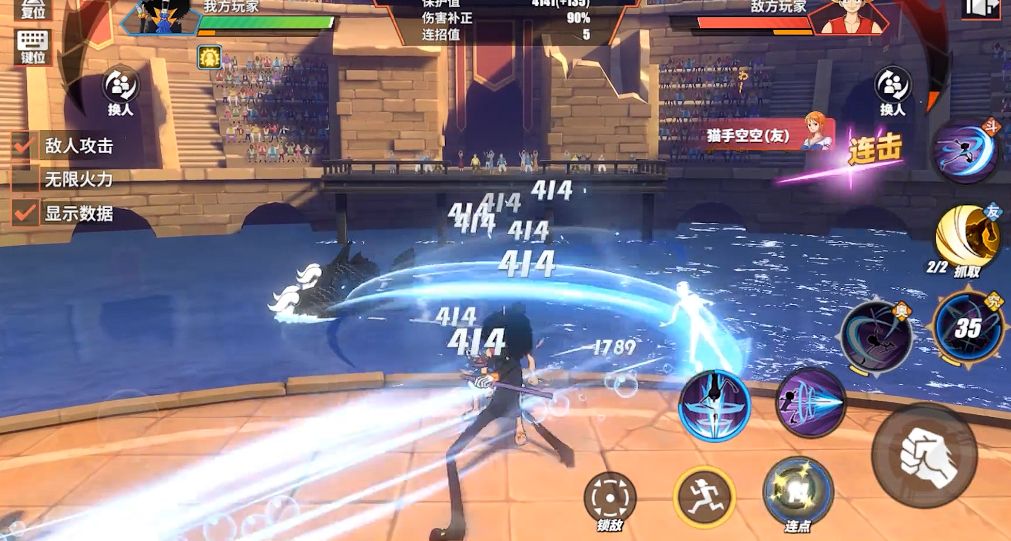Use the purple forward thrust skill
The height and width of the screenshot is (541, 1011).
(811, 402)
